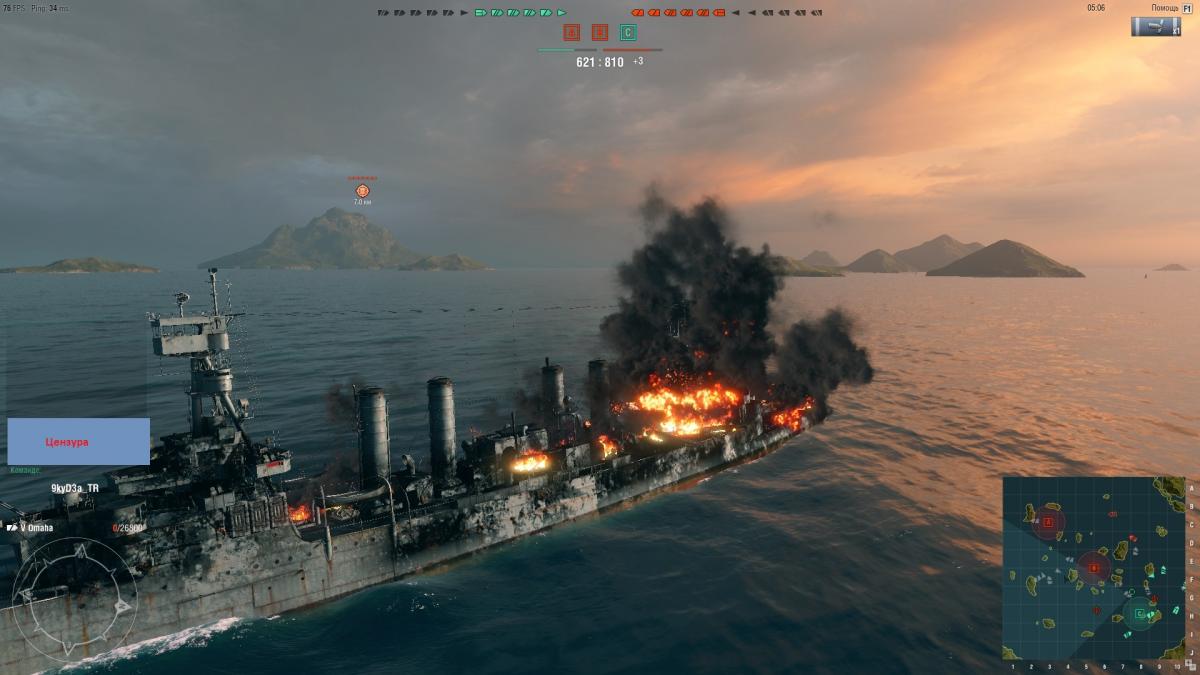Click the enemy ship marker over the island
1200x675 pixels.
[362, 190]
